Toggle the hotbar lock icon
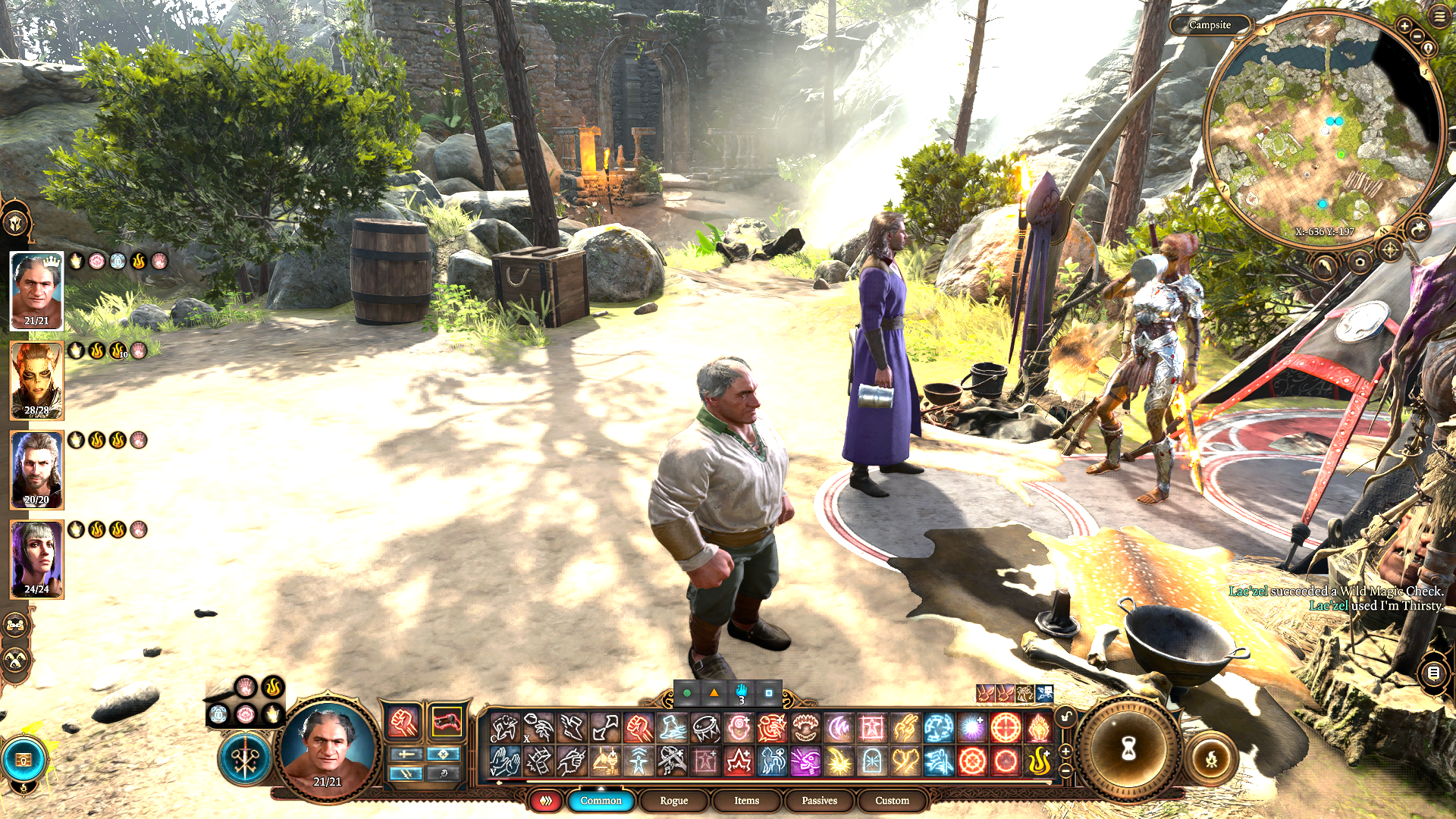1456x819 pixels. [1065, 717]
